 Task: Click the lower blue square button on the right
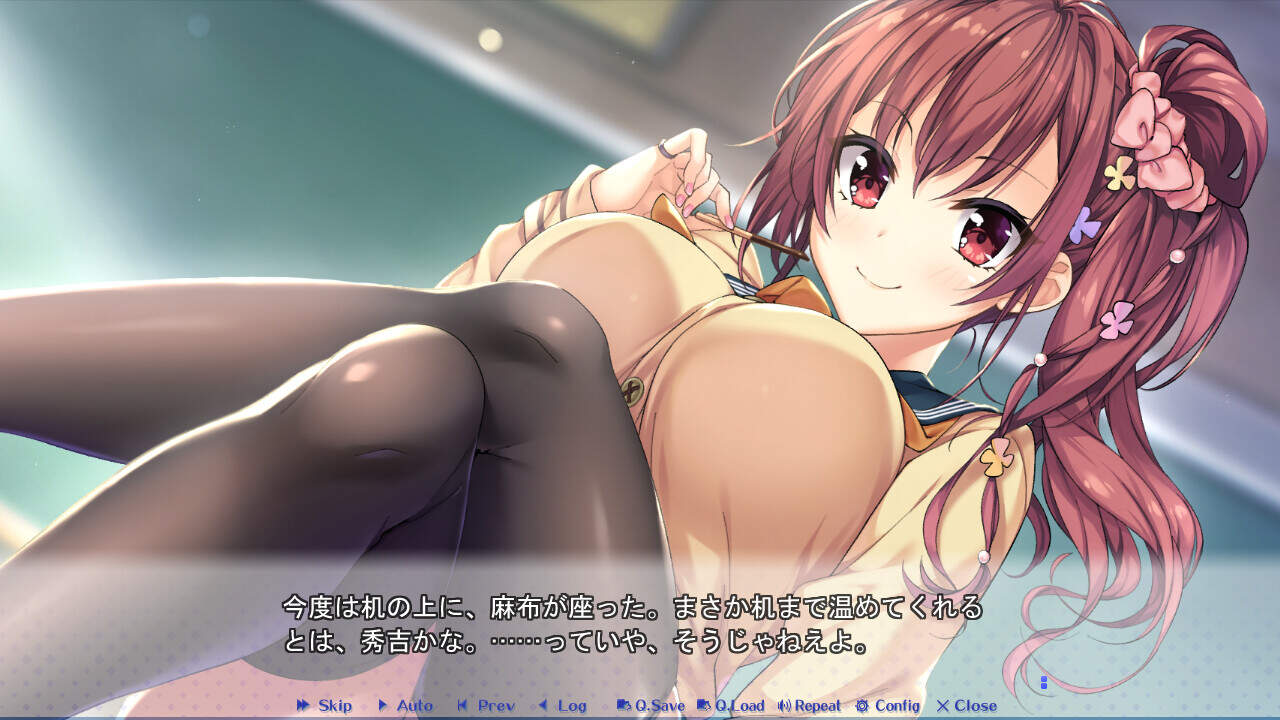(x=1044, y=686)
